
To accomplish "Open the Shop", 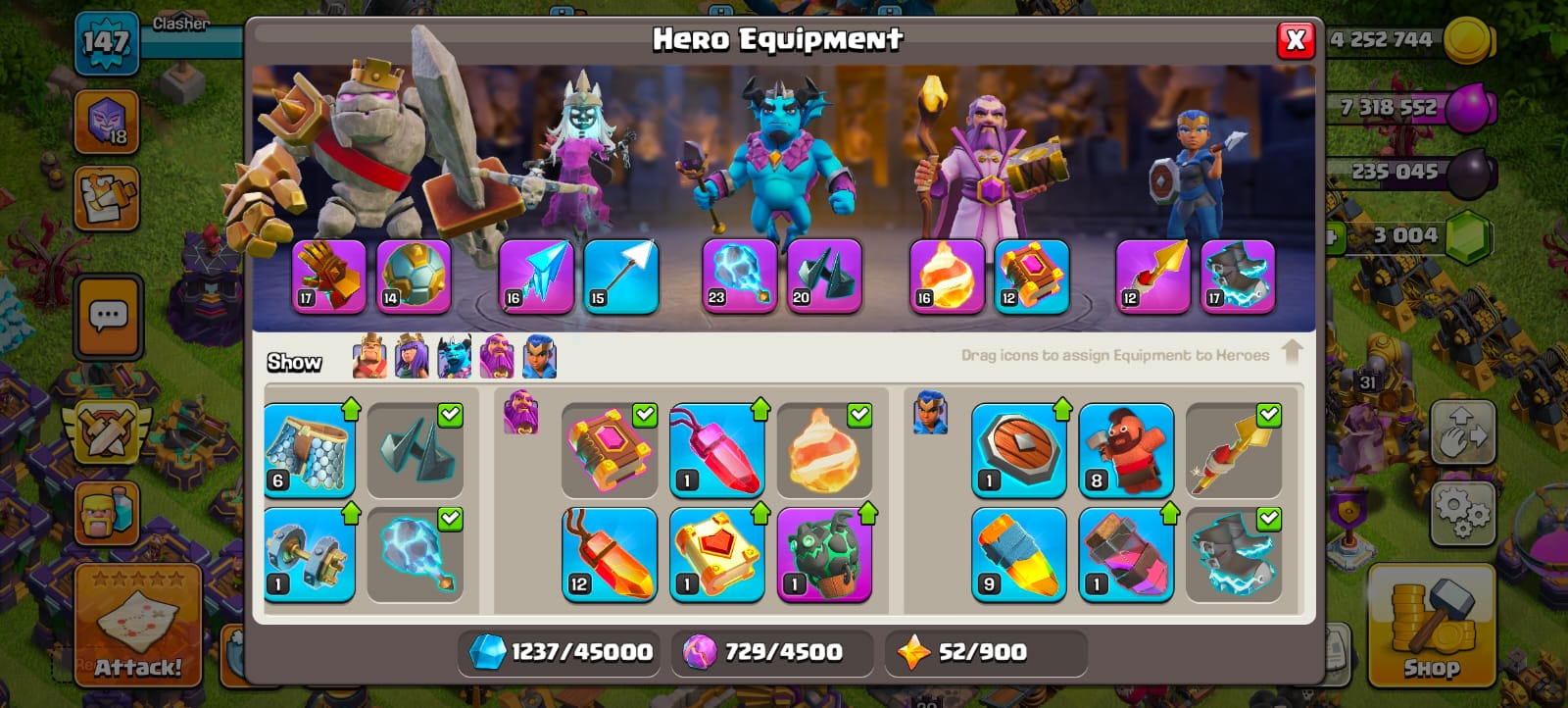I will click(x=1431, y=626).
